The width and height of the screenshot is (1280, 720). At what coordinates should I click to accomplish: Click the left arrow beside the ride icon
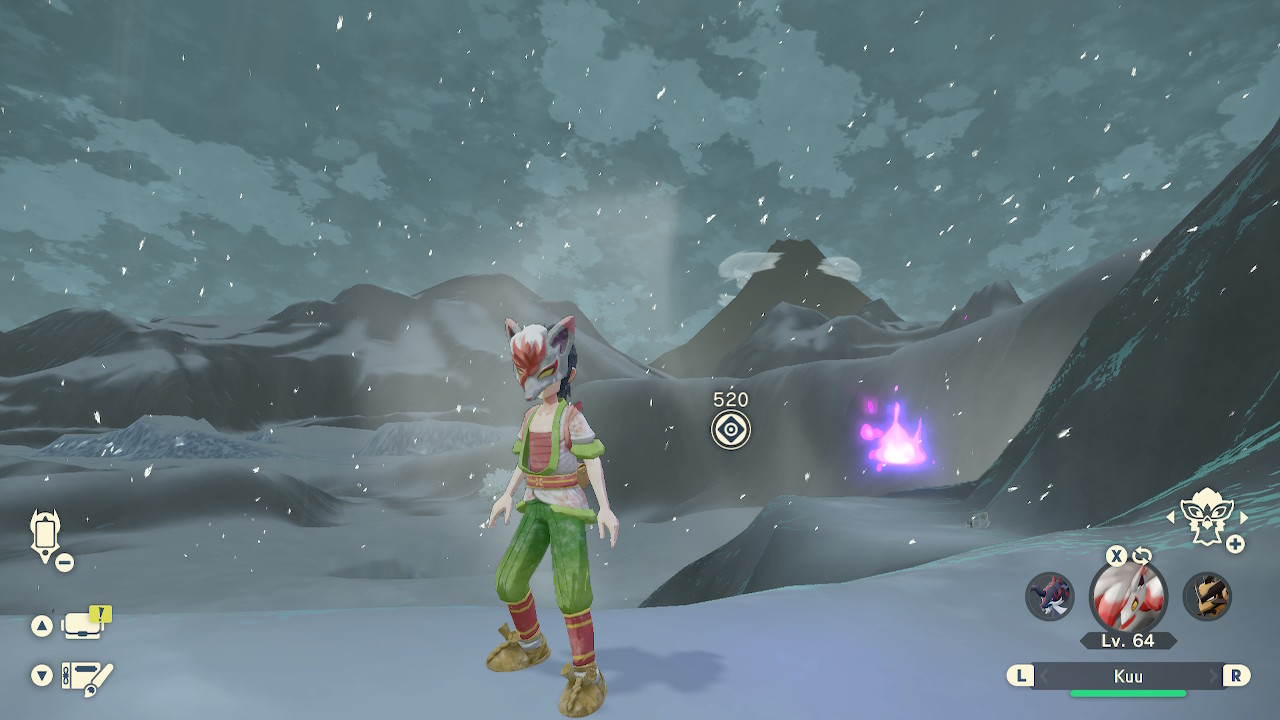[1172, 517]
